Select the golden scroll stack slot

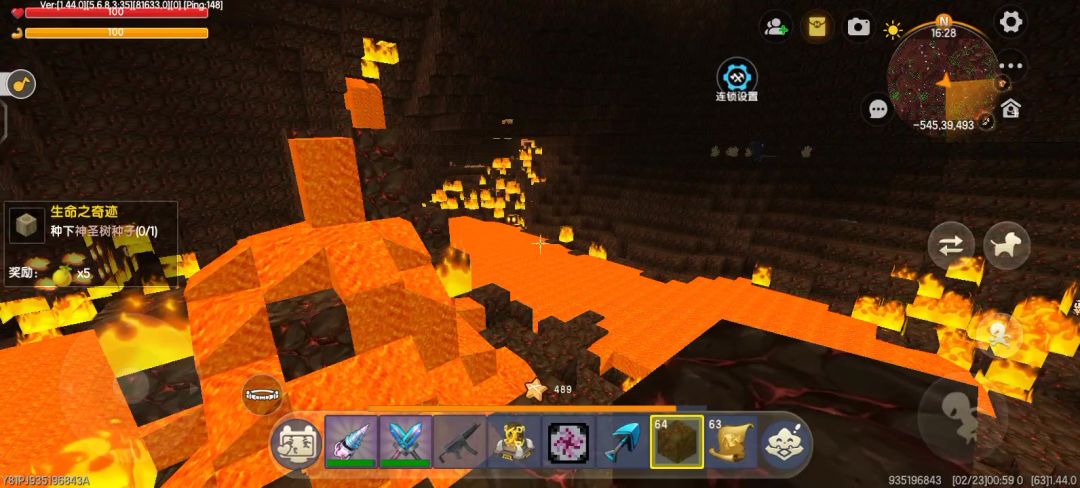coord(731,442)
